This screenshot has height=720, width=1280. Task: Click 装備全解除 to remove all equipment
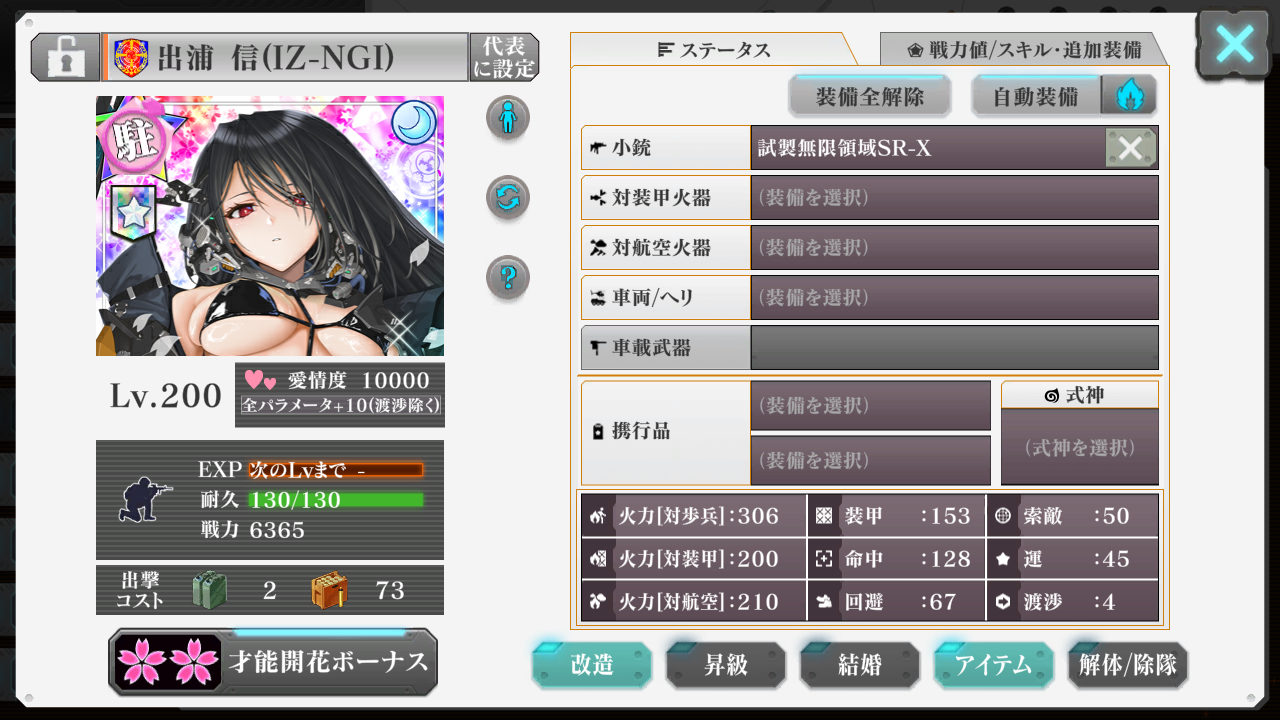click(870, 95)
